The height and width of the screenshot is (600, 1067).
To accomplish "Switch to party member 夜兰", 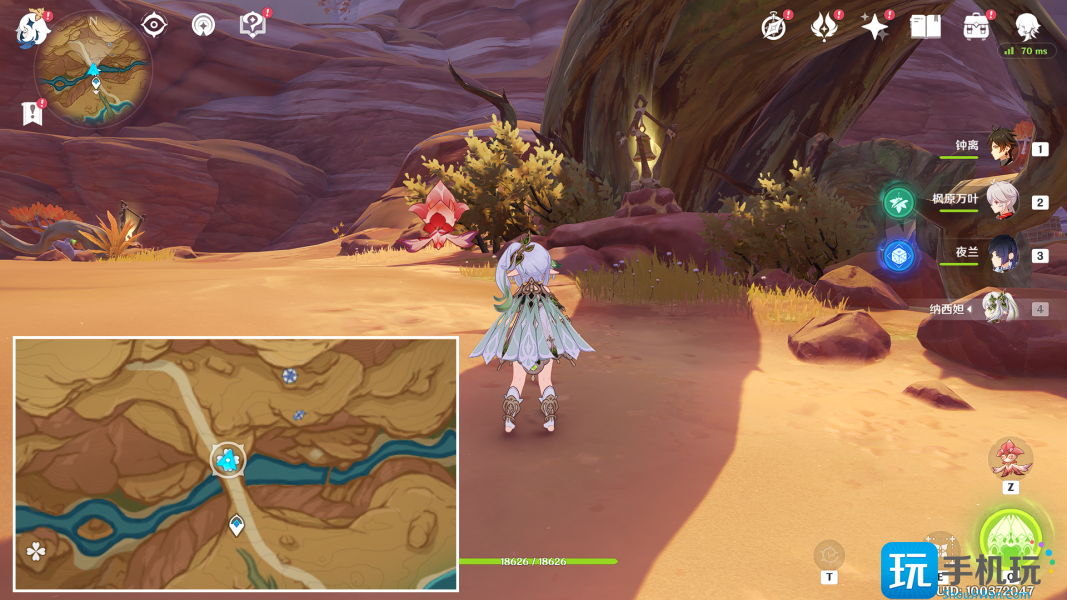I will (1003, 255).
